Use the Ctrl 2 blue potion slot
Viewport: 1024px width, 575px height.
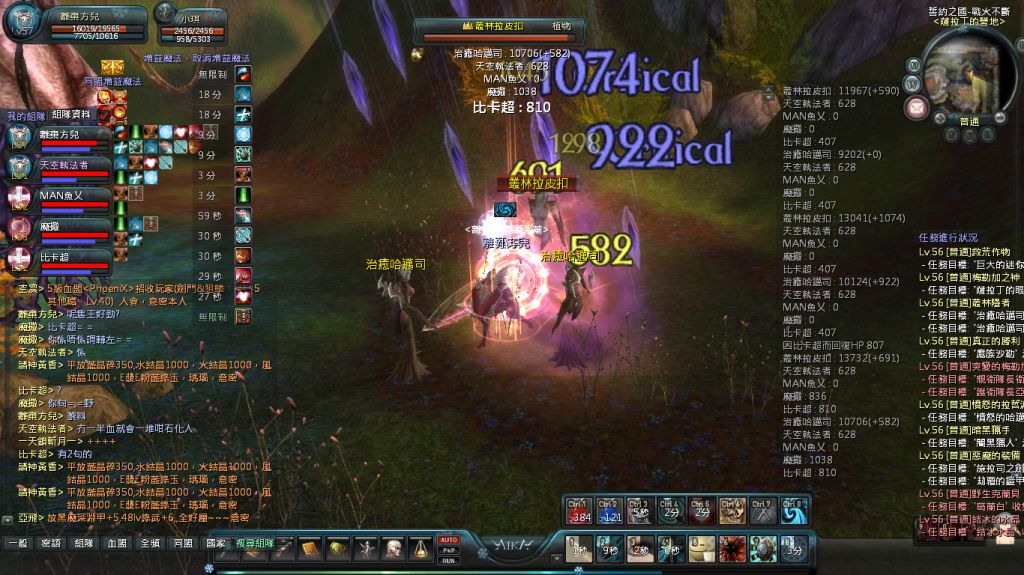[x=610, y=511]
